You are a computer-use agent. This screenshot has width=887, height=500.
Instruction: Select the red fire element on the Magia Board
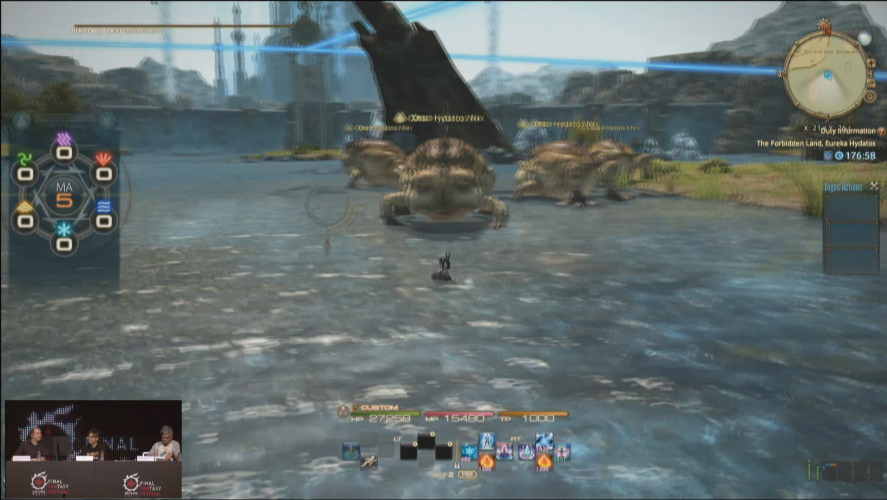click(x=103, y=160)
